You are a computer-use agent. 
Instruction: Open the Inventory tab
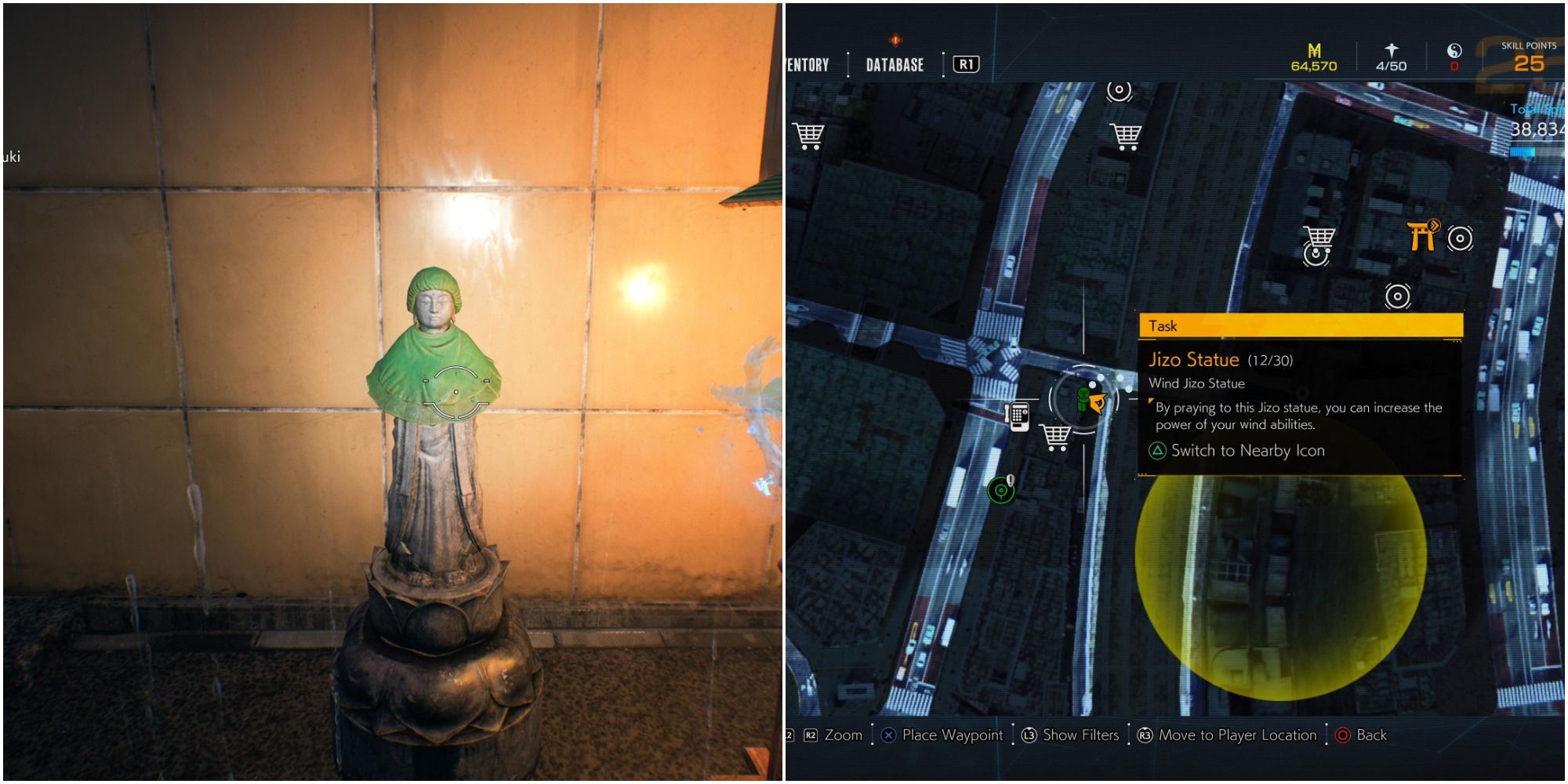pos(808,65)
